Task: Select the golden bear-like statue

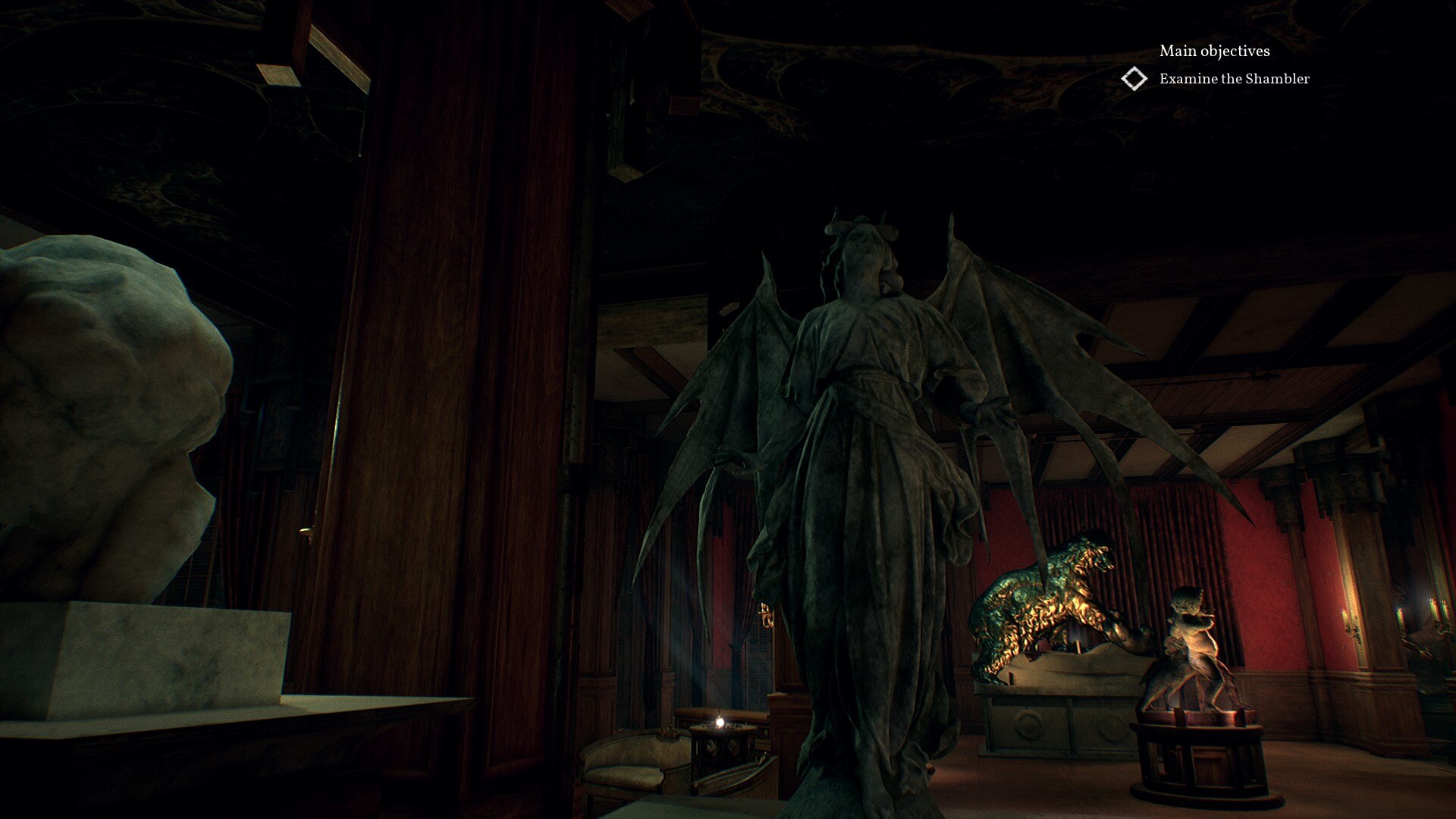Action: [1046, 599]
